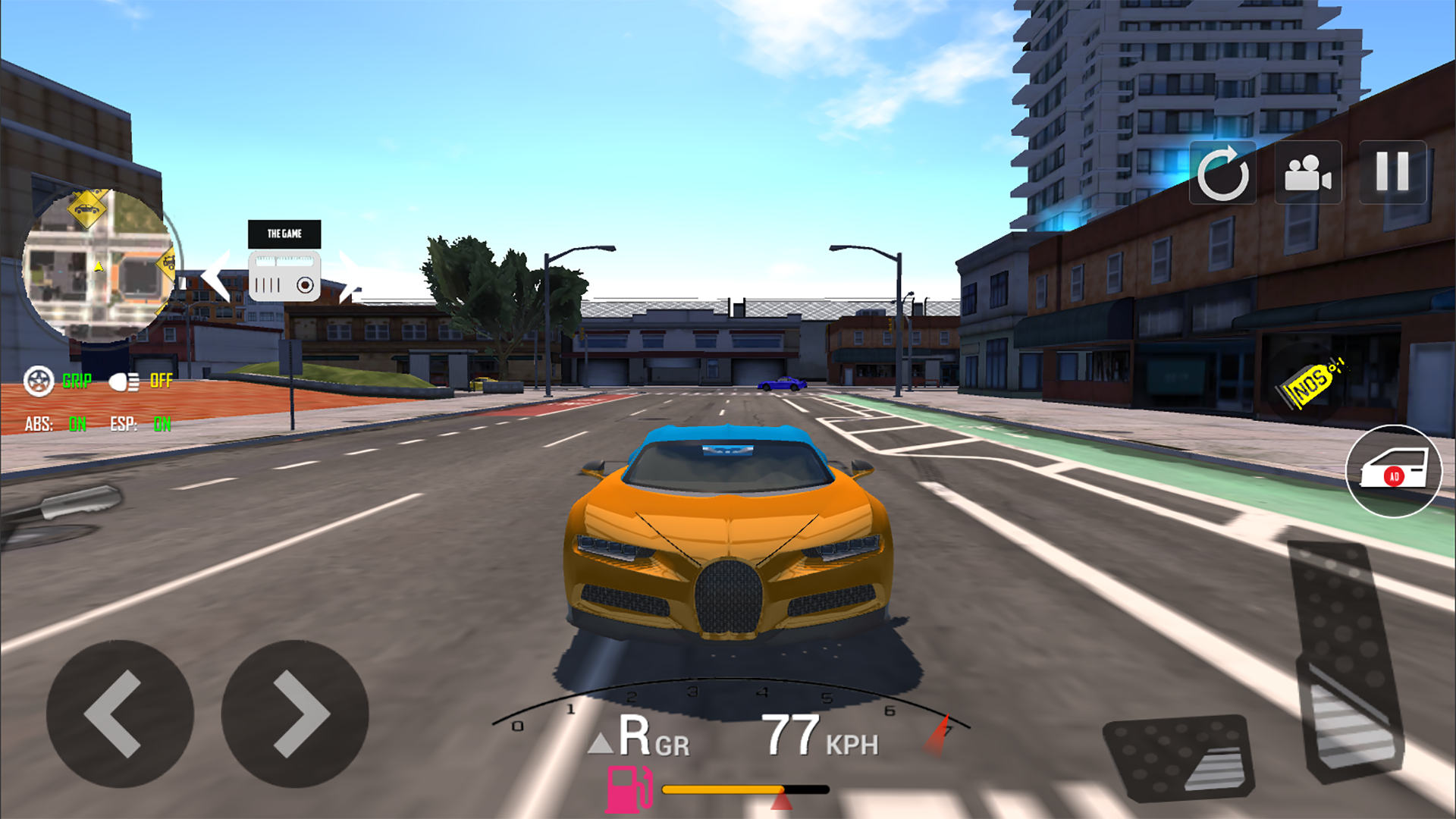The width and height of the screenshot is (1456, 819).
Task: Open the restart/reset icon
Action: 1223,174
